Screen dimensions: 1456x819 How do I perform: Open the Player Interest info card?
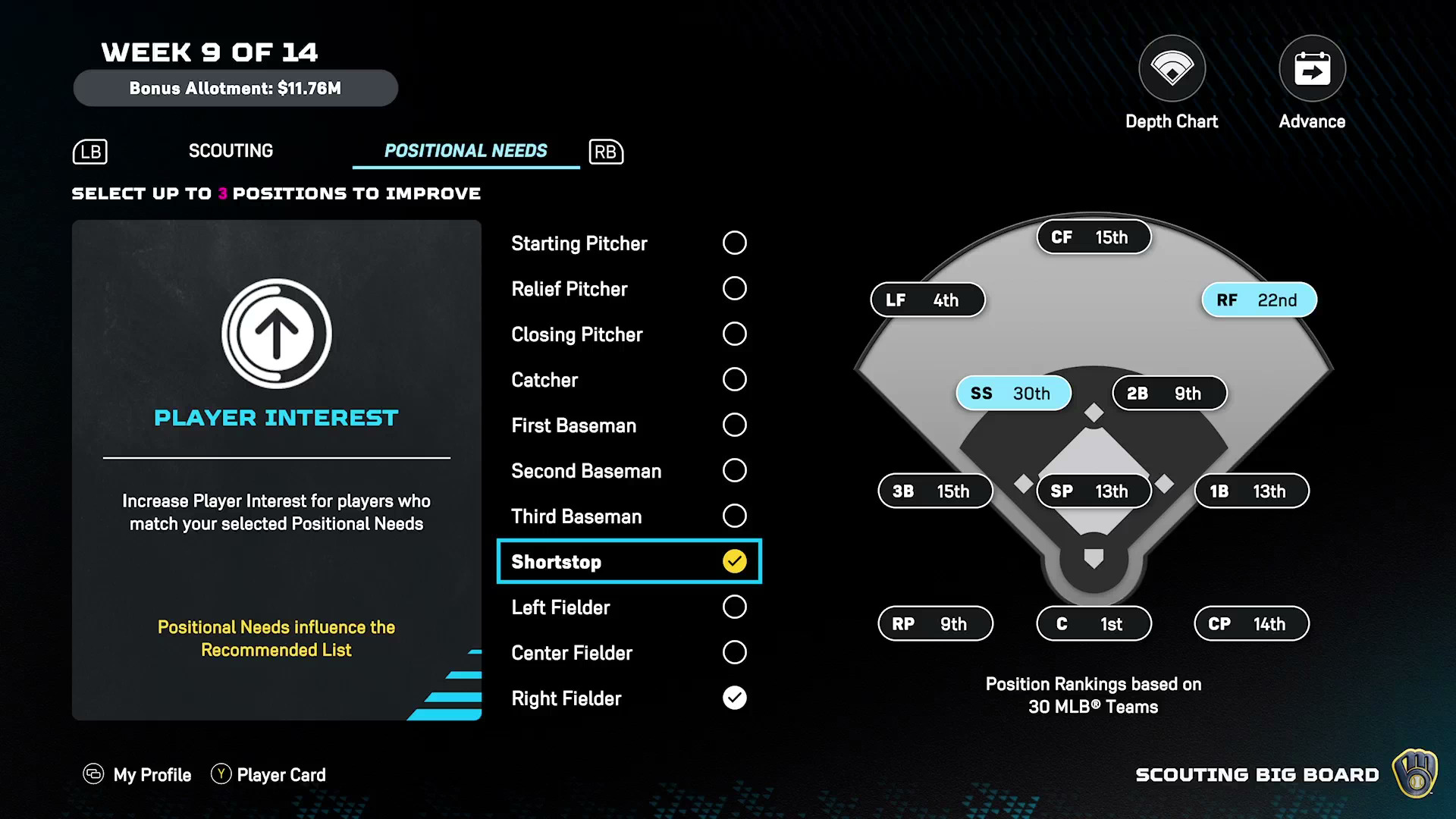click(276, 470)
